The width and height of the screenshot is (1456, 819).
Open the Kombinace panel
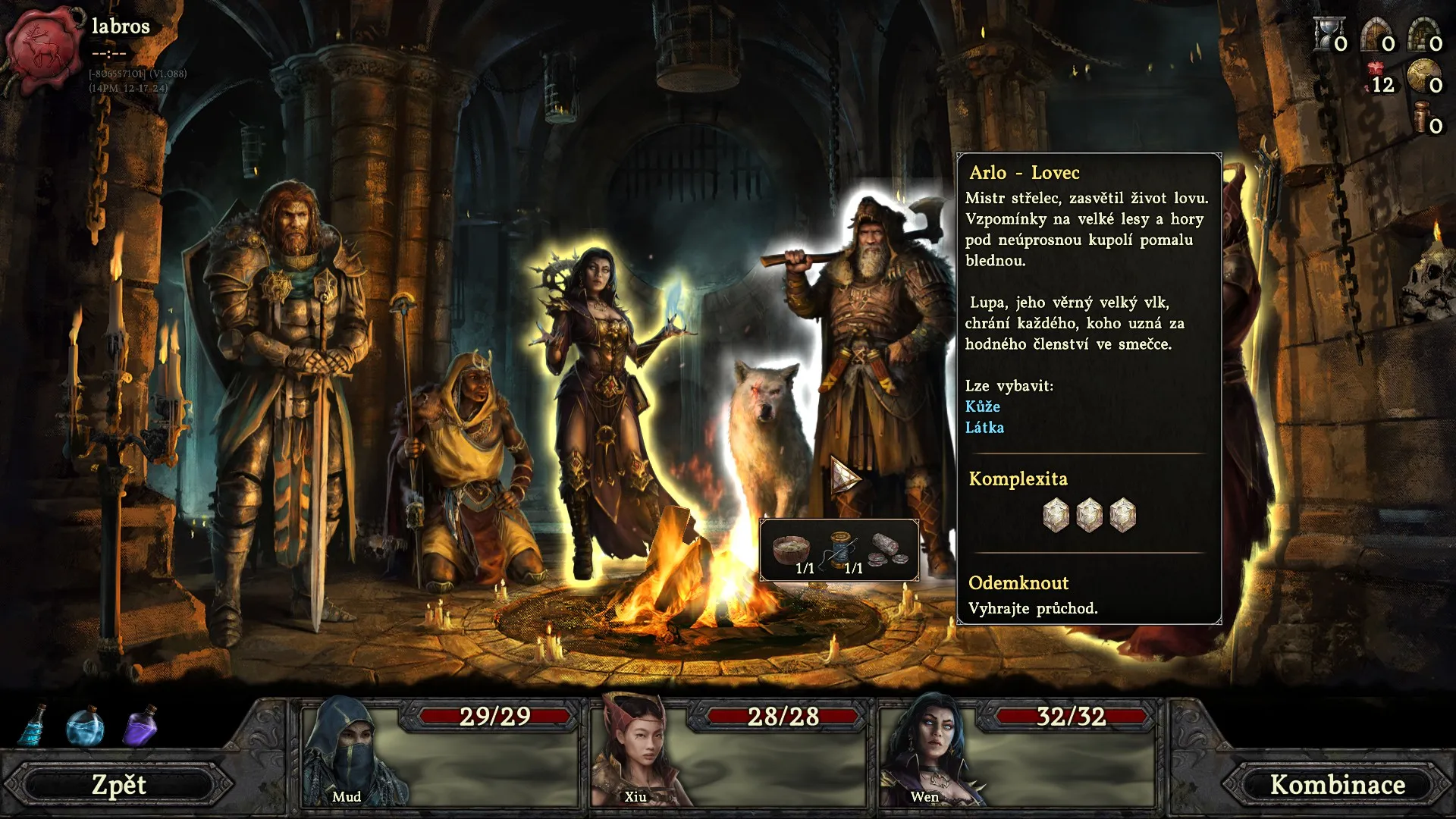(1338, 785)
